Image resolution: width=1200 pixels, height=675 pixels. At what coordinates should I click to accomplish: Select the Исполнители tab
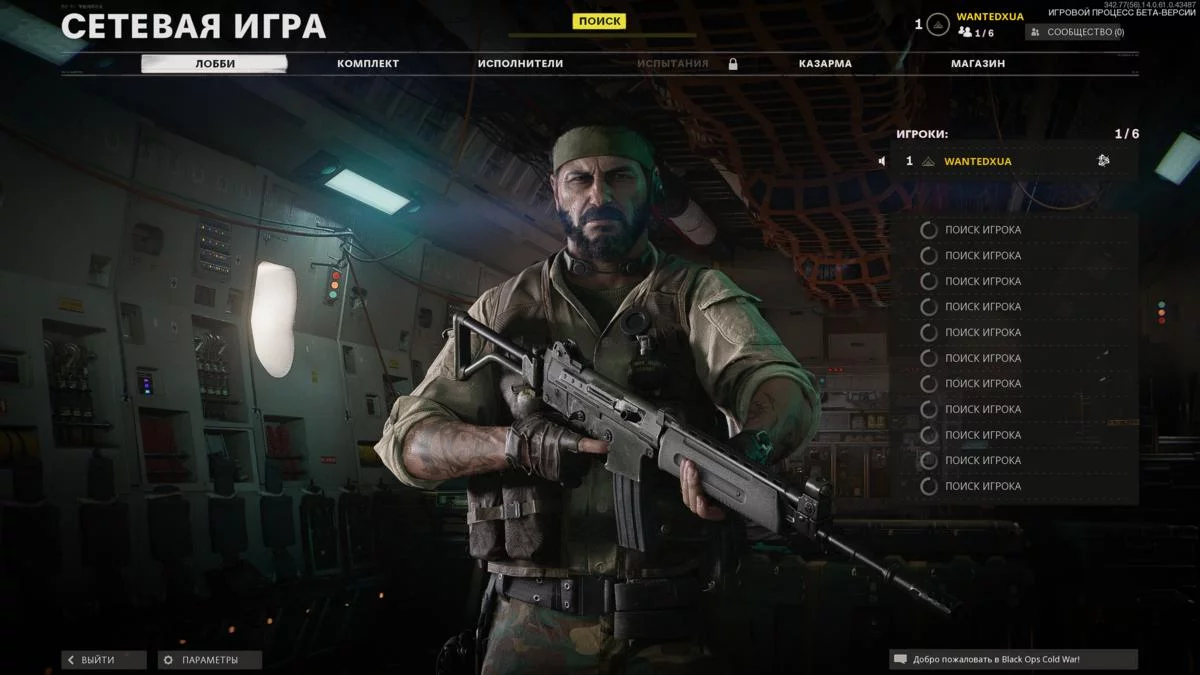click(x=520, y=63)
